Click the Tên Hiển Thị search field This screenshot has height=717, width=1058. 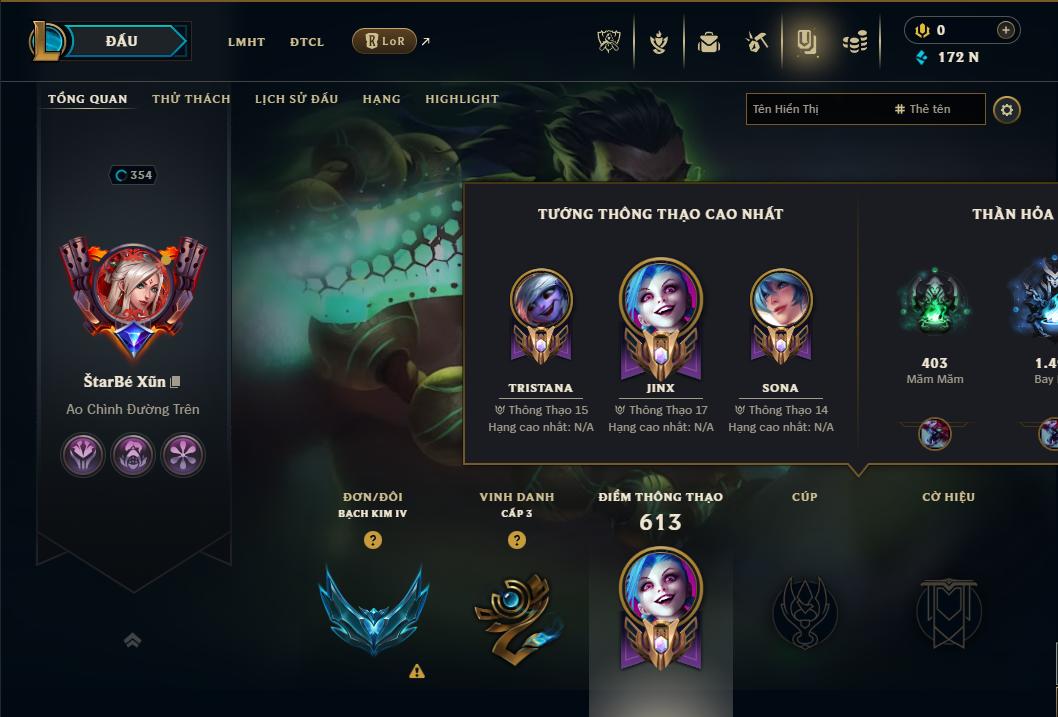(x=815, y=109)
